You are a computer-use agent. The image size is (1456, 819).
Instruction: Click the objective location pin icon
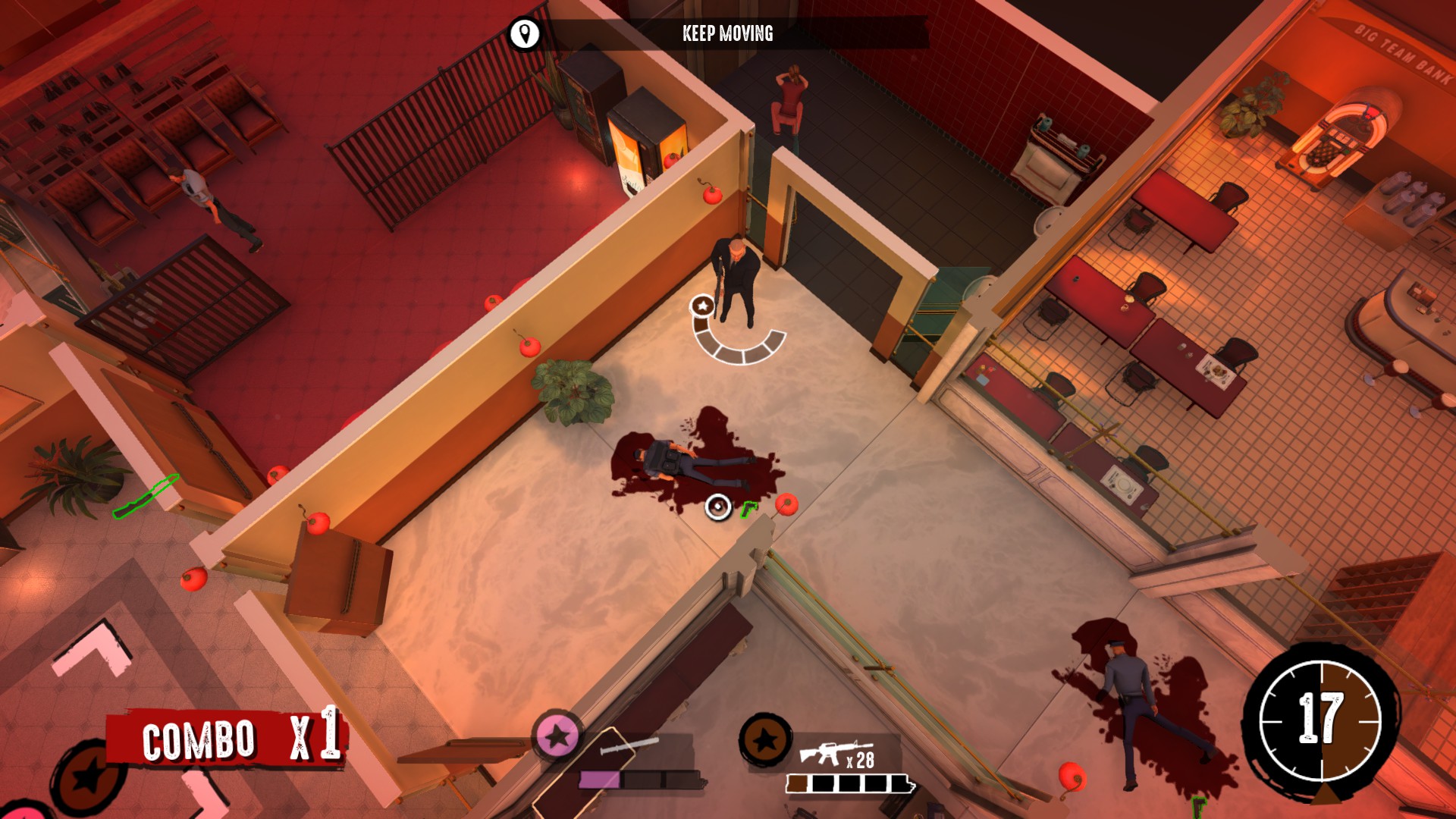(x=524, y=34)
